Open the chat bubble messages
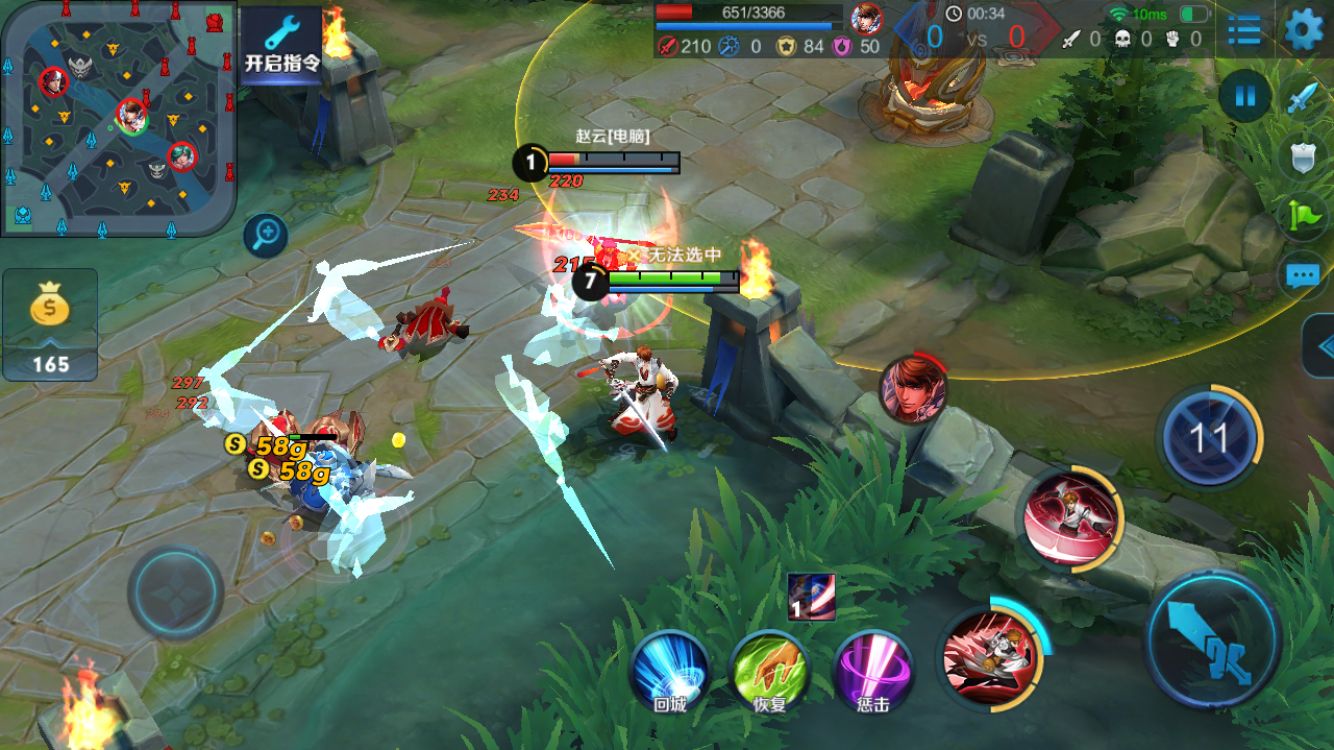The image size is (1334, 750). tap(1304, 274)
